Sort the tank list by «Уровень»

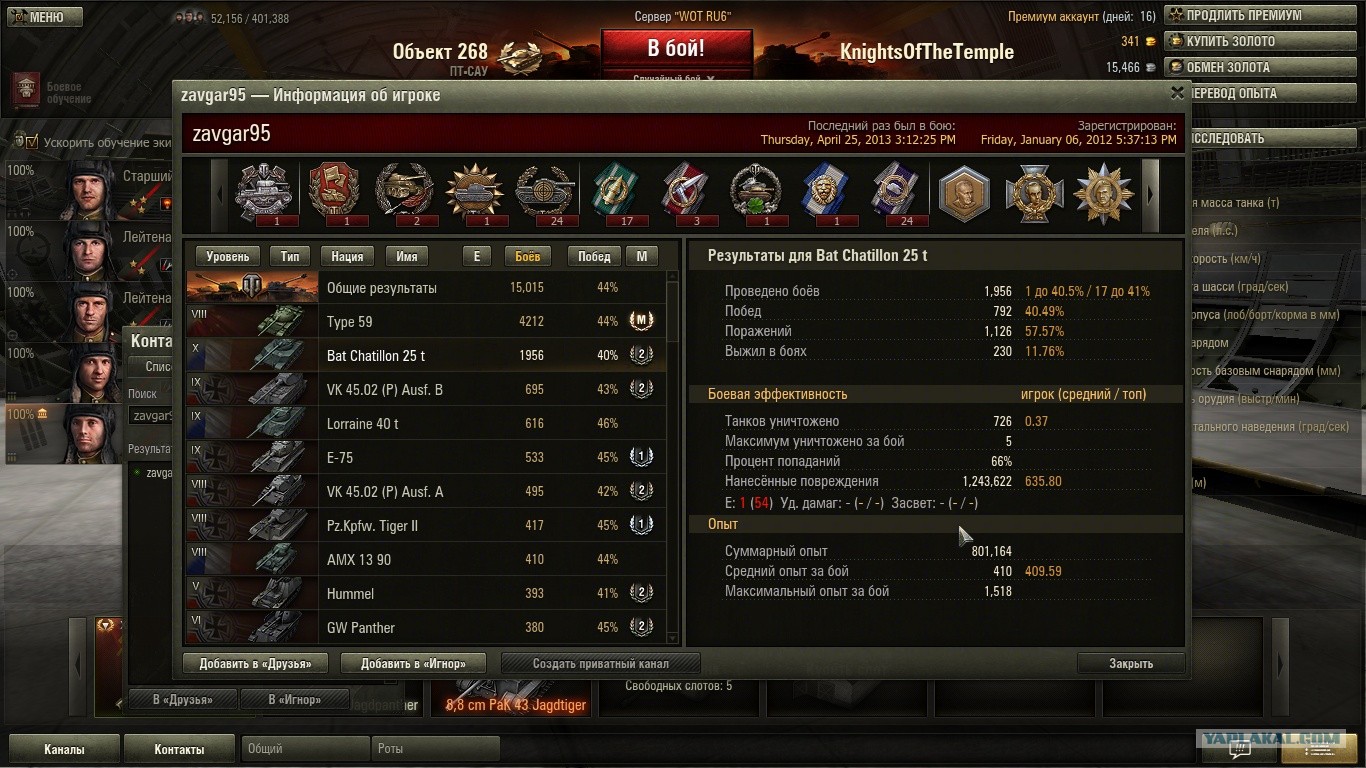click(x=228, y=257)
